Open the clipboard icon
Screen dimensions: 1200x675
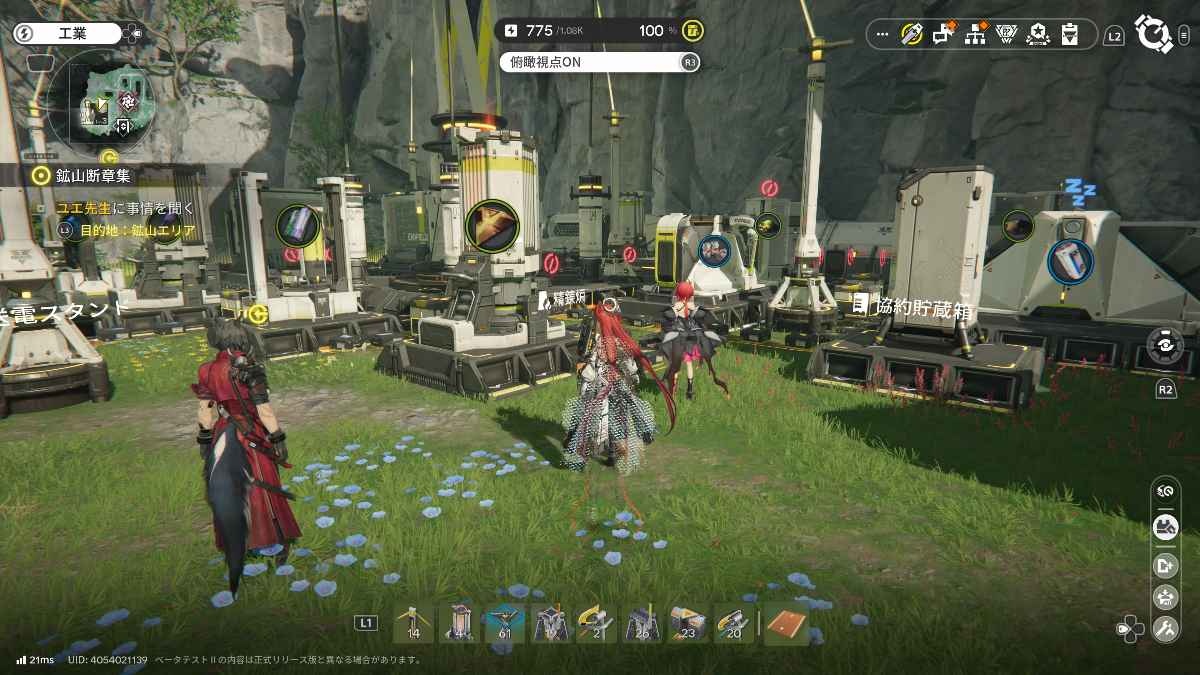(x=1069, y=35)
